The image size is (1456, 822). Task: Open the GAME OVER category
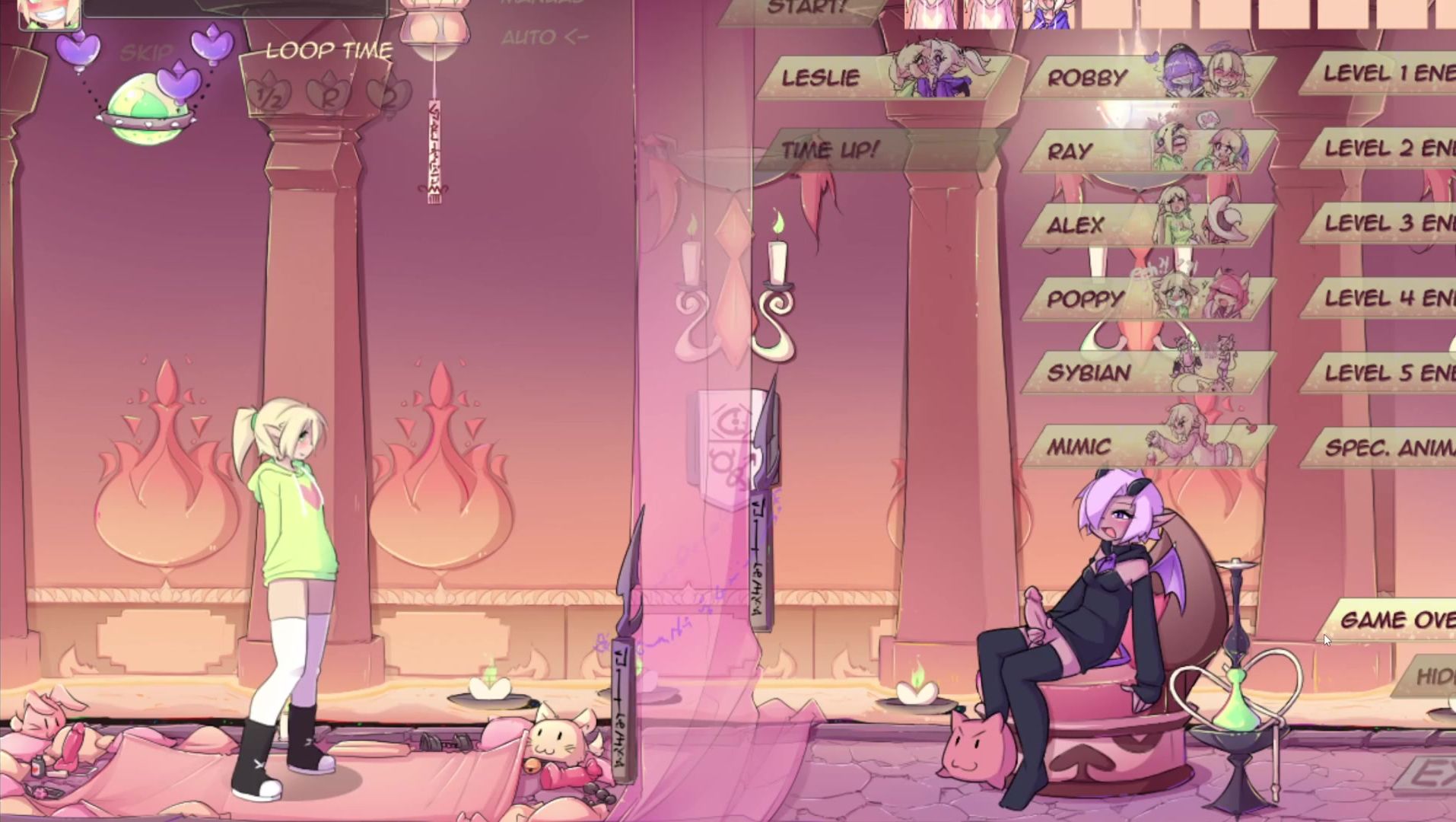point(1396,620)
